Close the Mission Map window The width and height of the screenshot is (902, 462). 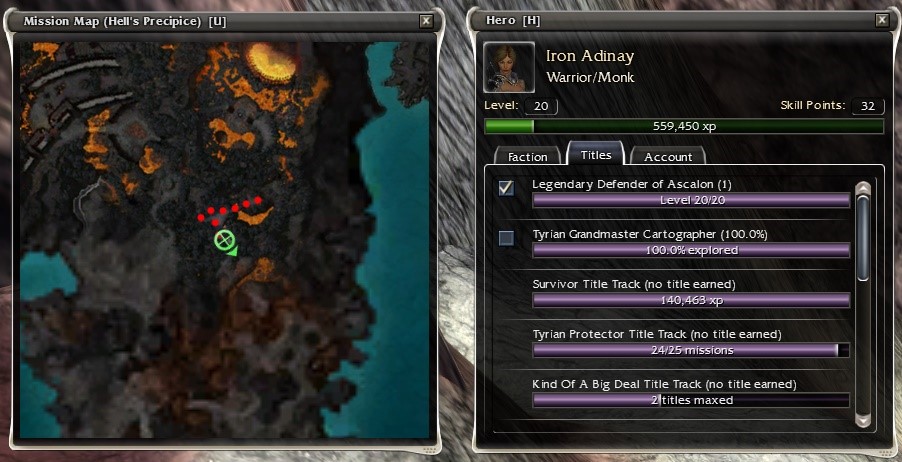point(426,20)
